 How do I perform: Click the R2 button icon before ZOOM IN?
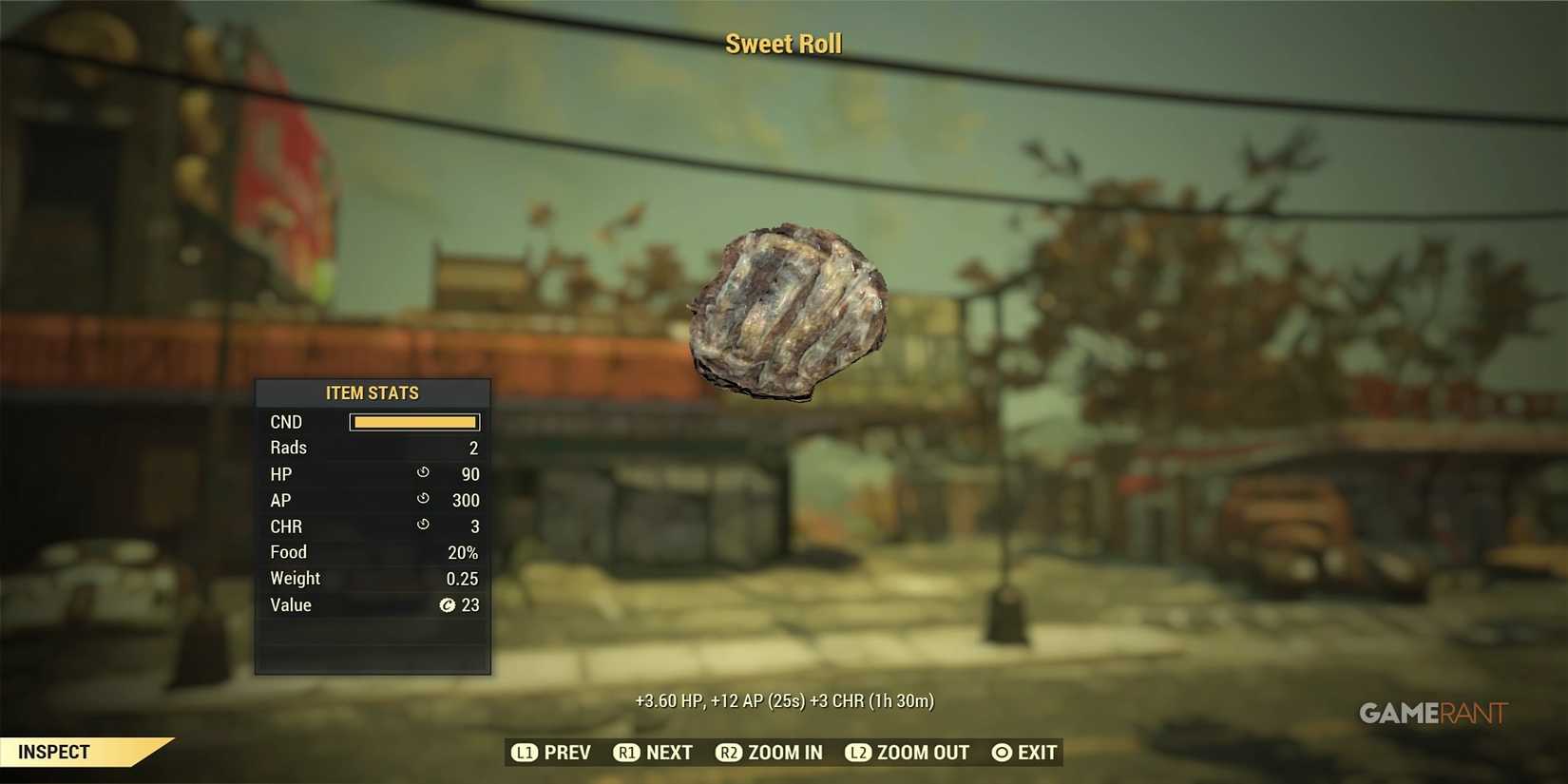point(729,752)
